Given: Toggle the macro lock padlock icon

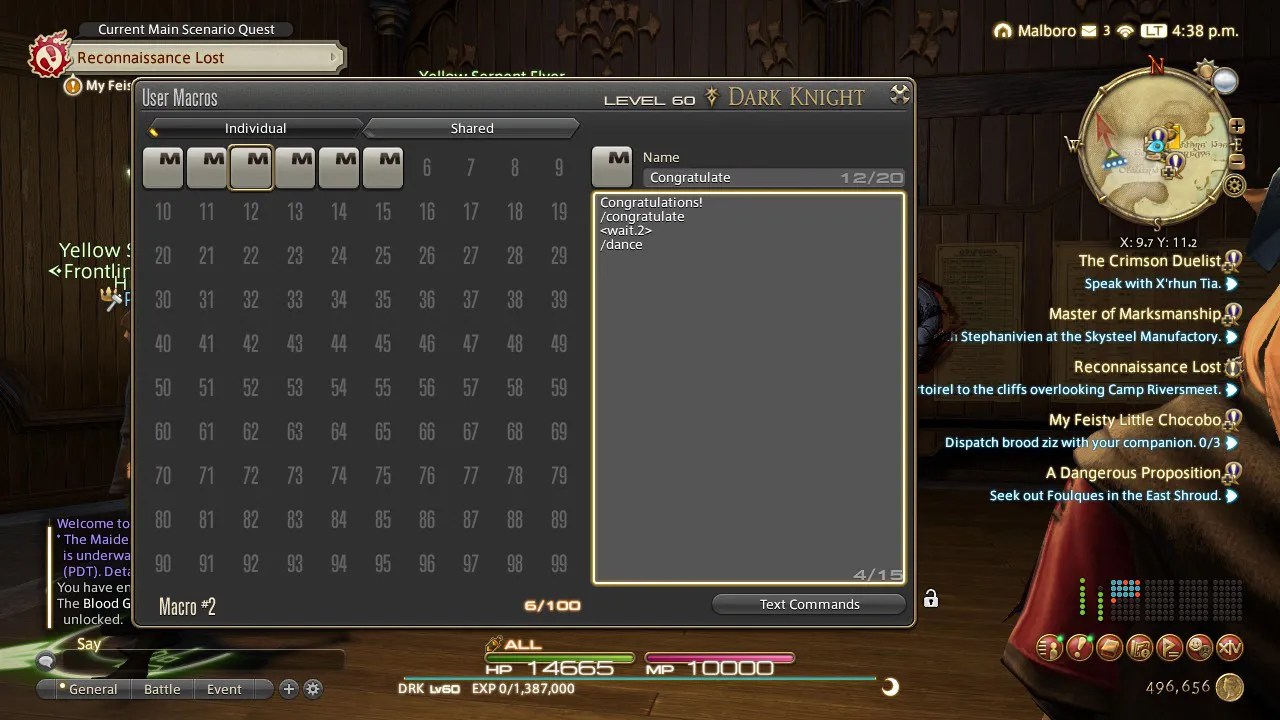Looking at the screenshot, I should coord(930,596).
